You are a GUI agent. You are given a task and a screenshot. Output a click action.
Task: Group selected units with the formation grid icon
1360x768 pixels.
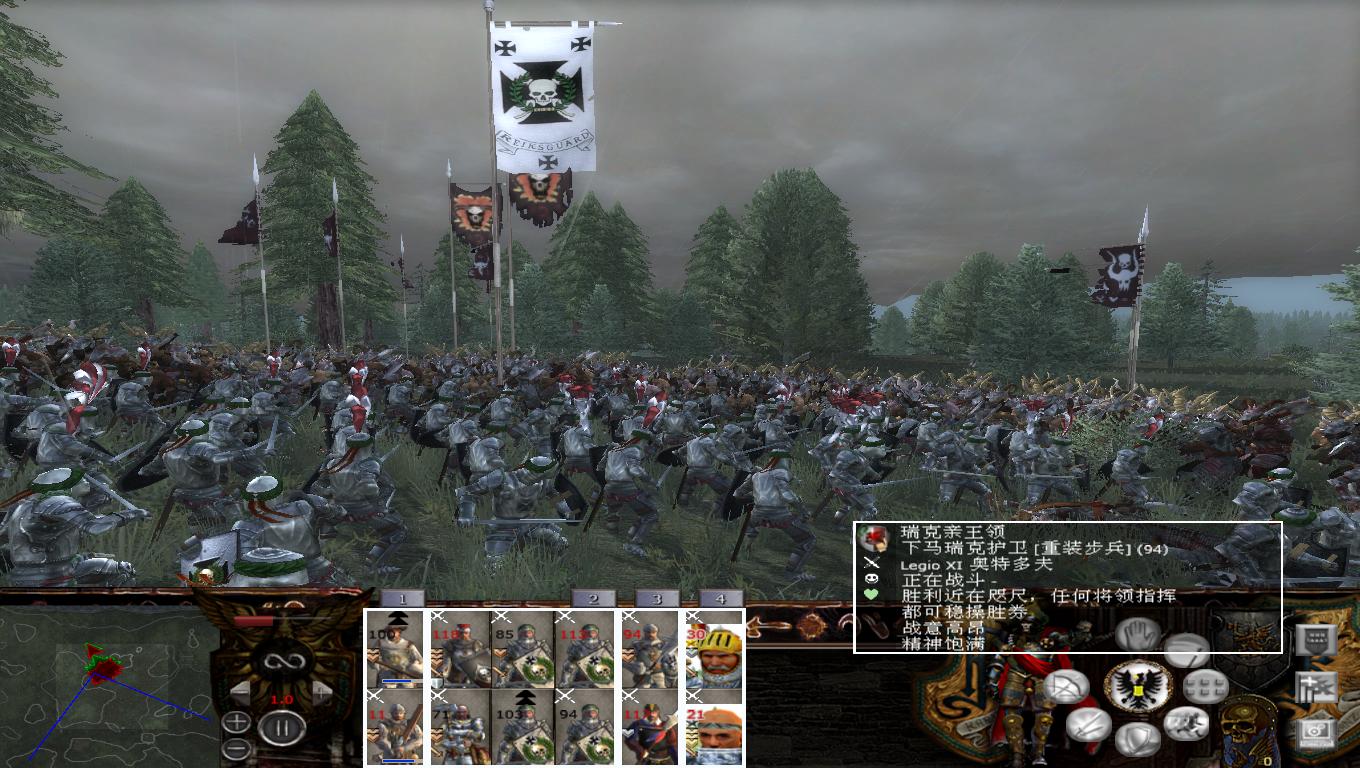coord(1204,687)
